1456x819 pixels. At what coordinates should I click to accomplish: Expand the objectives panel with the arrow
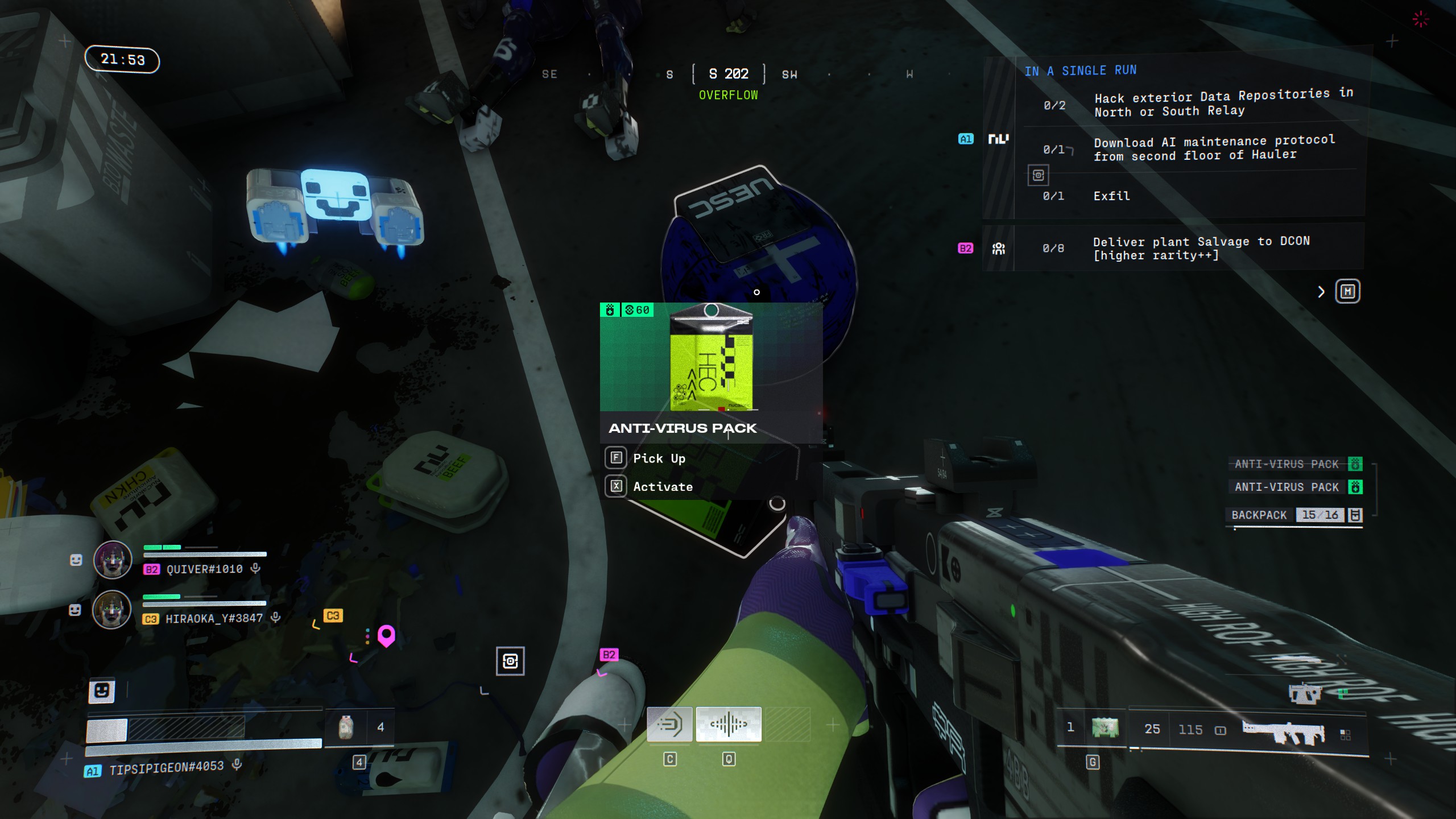tap(1321, 292)
